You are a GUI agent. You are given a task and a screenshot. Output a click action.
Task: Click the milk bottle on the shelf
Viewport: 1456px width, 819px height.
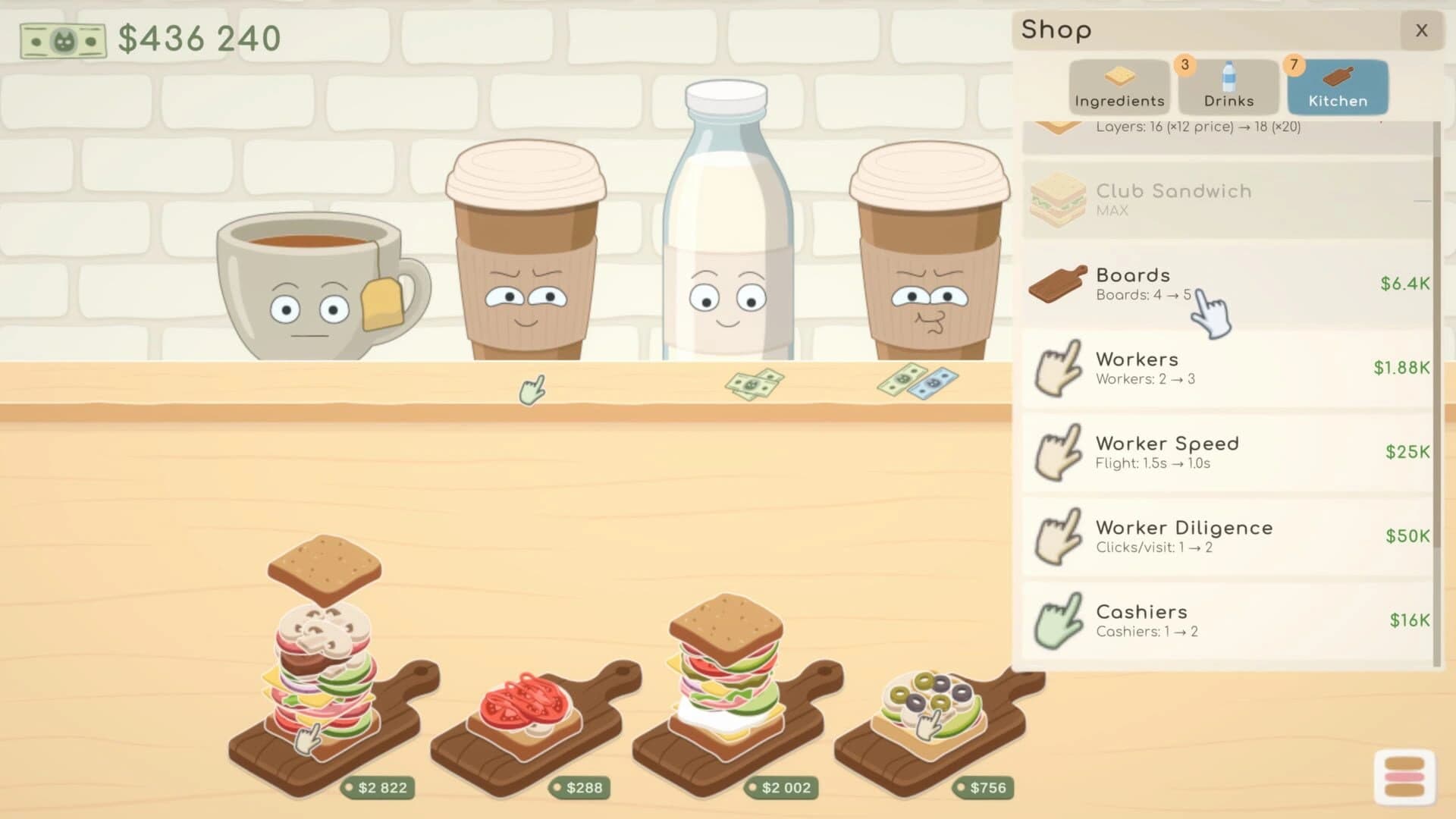(x=724, y=227)
